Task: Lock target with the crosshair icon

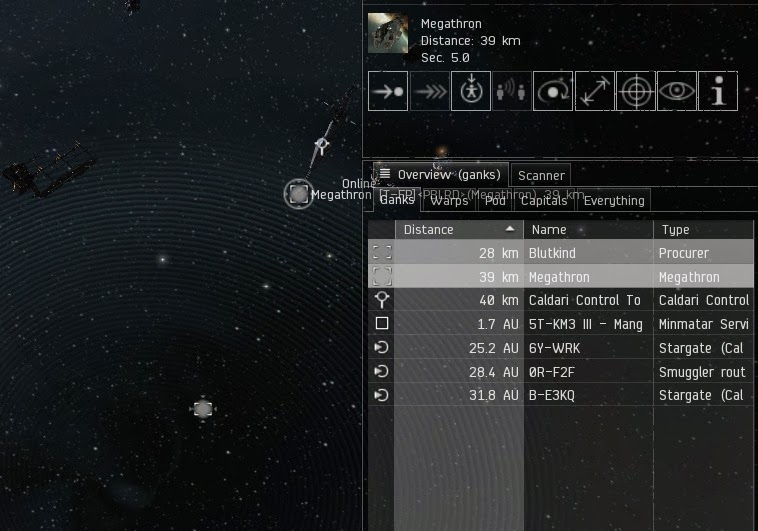Action: pyautogui.click(x=635, y=91)
